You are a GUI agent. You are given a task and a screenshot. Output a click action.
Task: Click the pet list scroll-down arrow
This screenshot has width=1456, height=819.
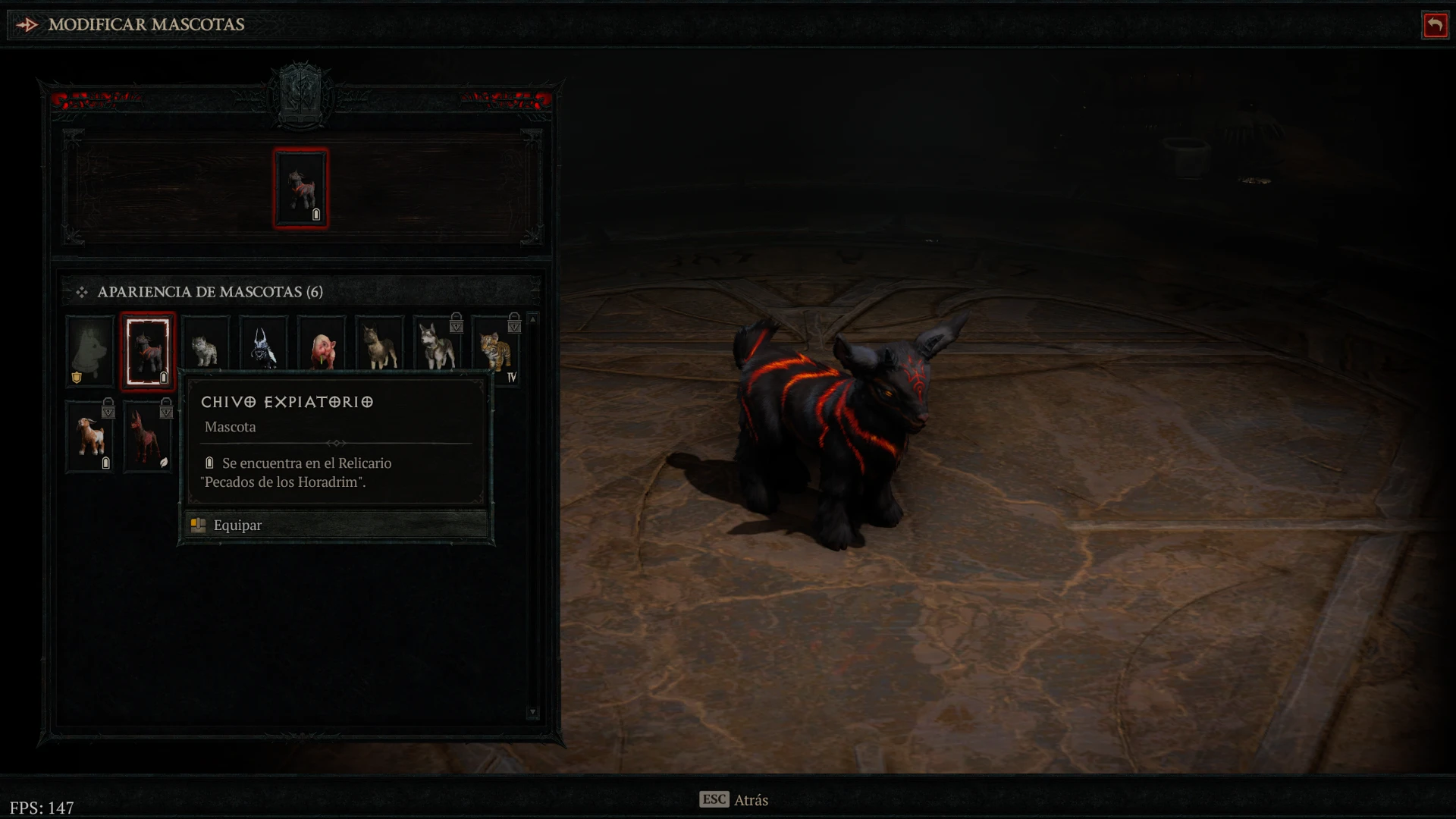(533, 712)
